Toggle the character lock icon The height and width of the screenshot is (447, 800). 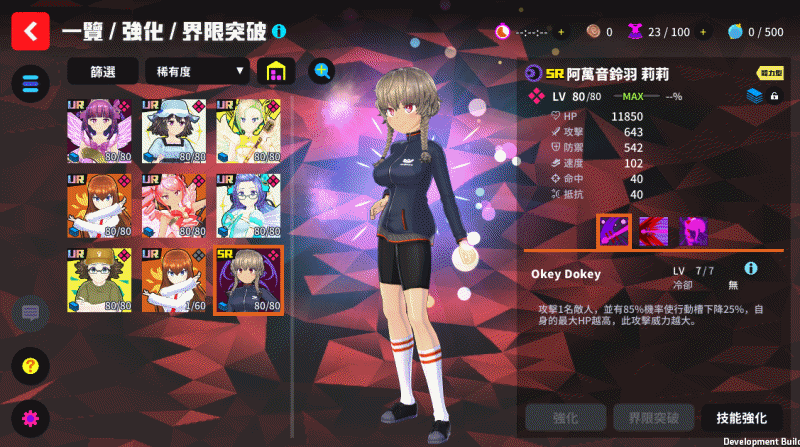pos(774,96)
